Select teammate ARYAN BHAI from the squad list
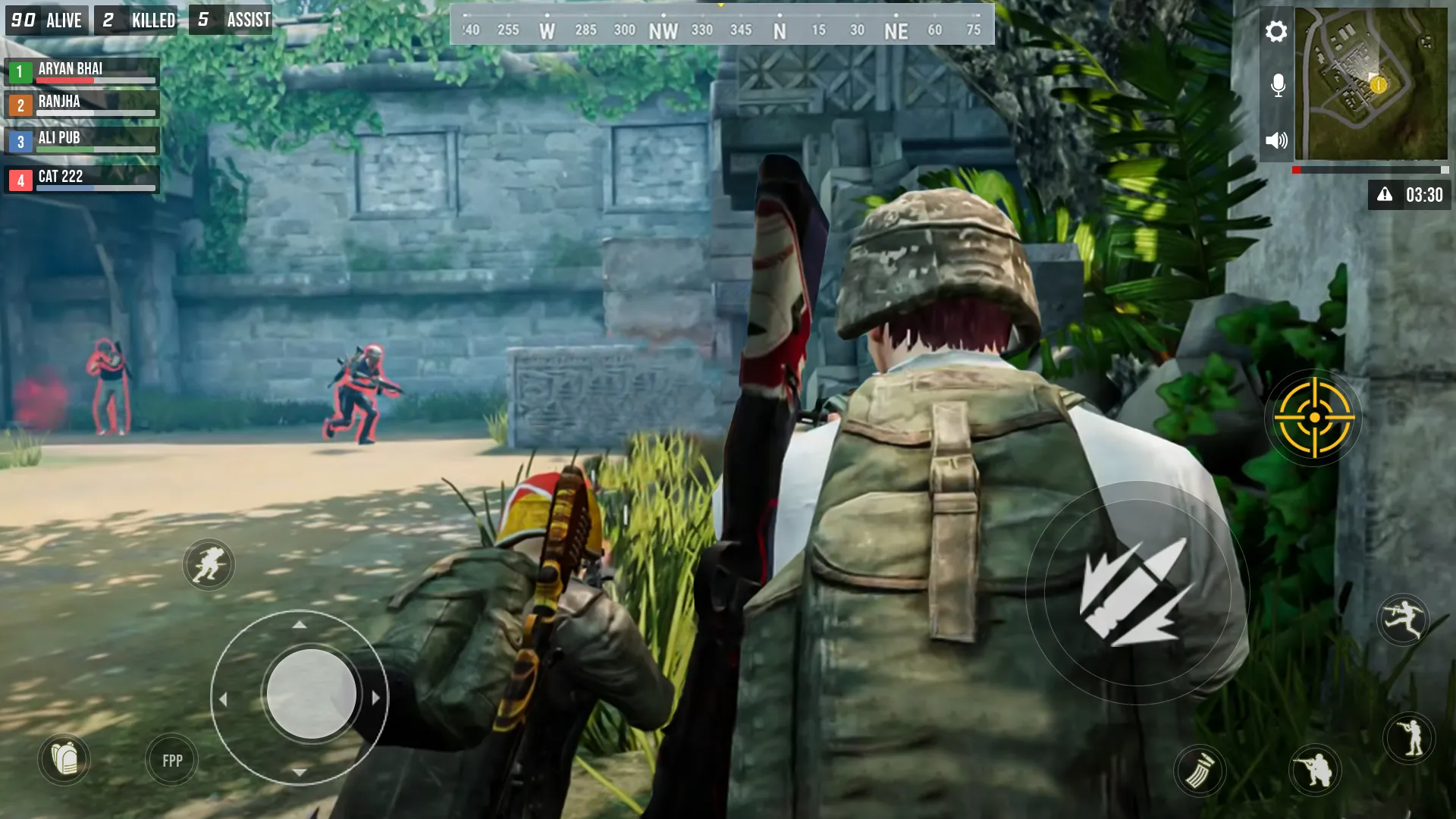Image resolution: width=1456 pixels, height=819 pixels. coord(81,72)
